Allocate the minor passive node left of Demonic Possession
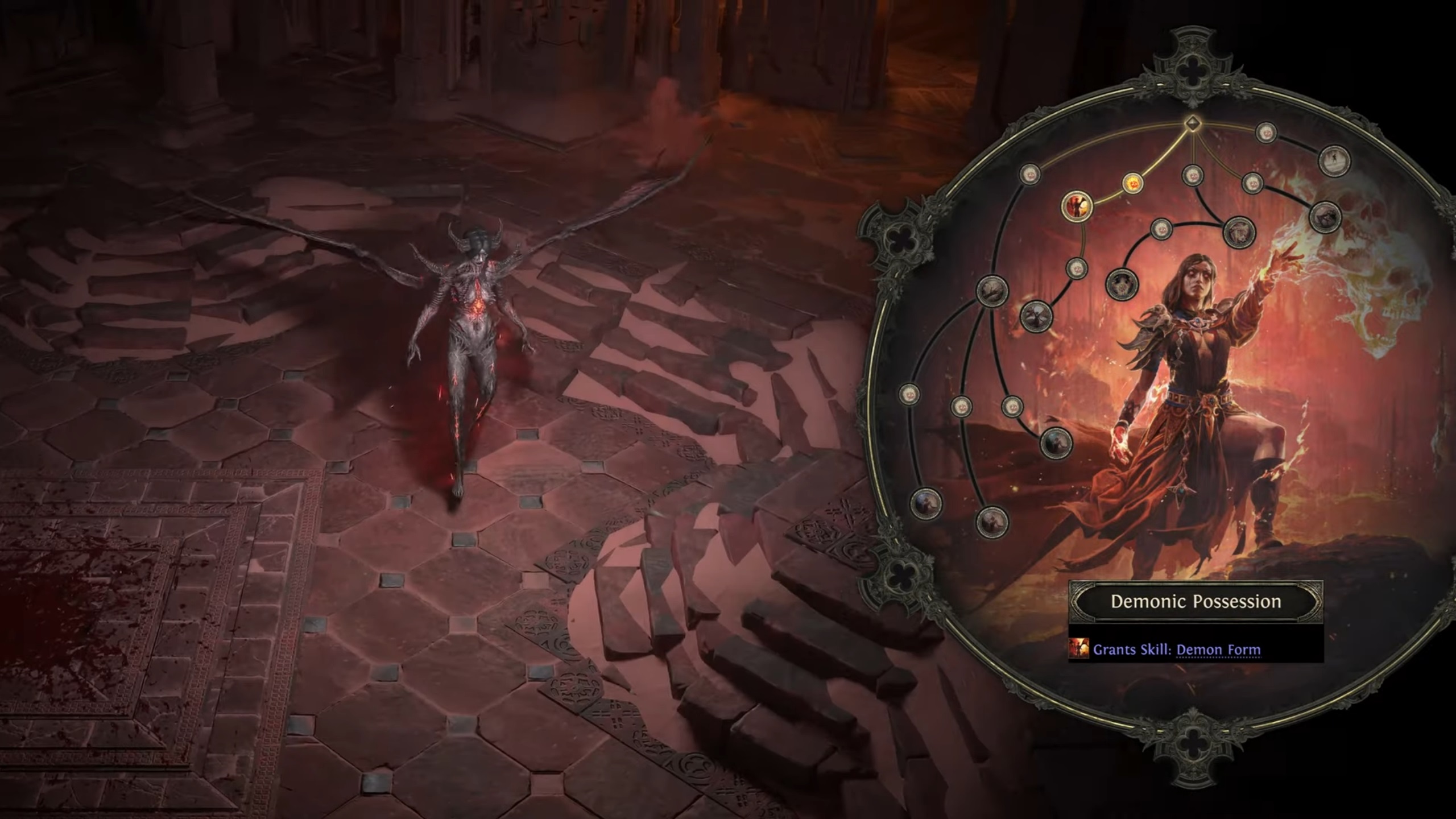This screenshot has width=1456, height=819. [x=1030, y=174]
